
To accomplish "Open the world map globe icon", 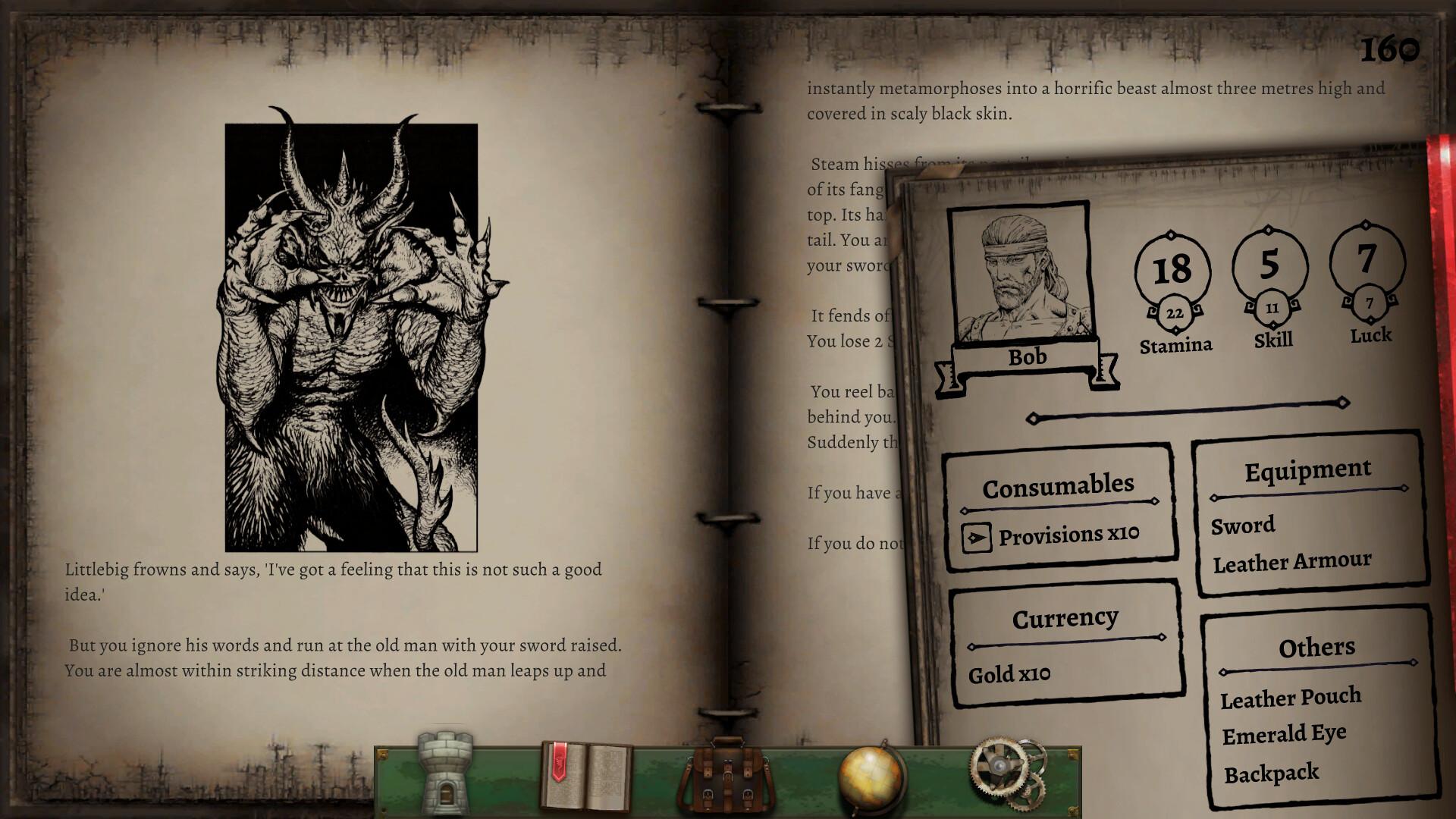I will [x=871, y=775].
